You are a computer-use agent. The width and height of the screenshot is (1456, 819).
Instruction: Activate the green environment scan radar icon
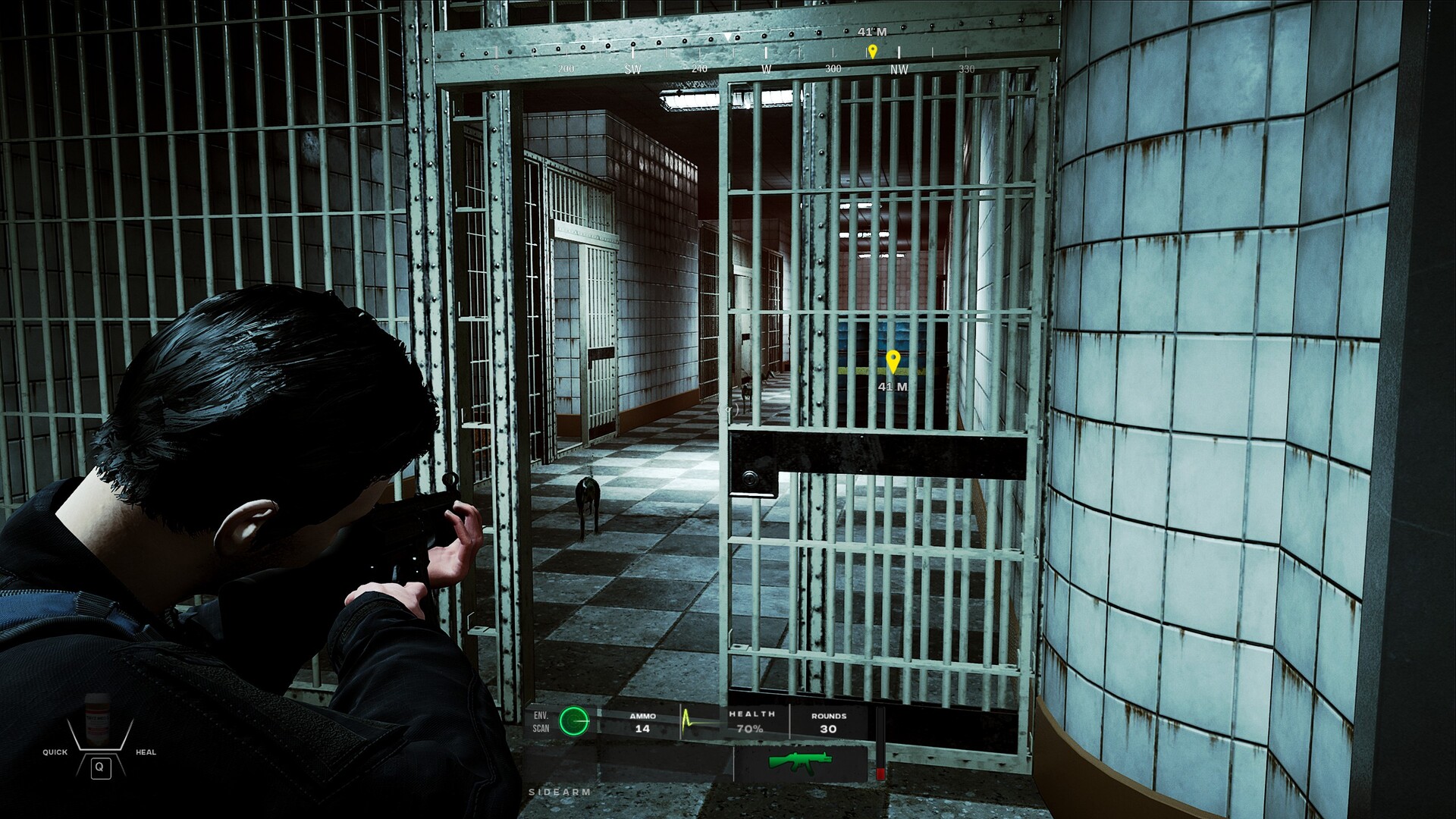coord(574,721)
